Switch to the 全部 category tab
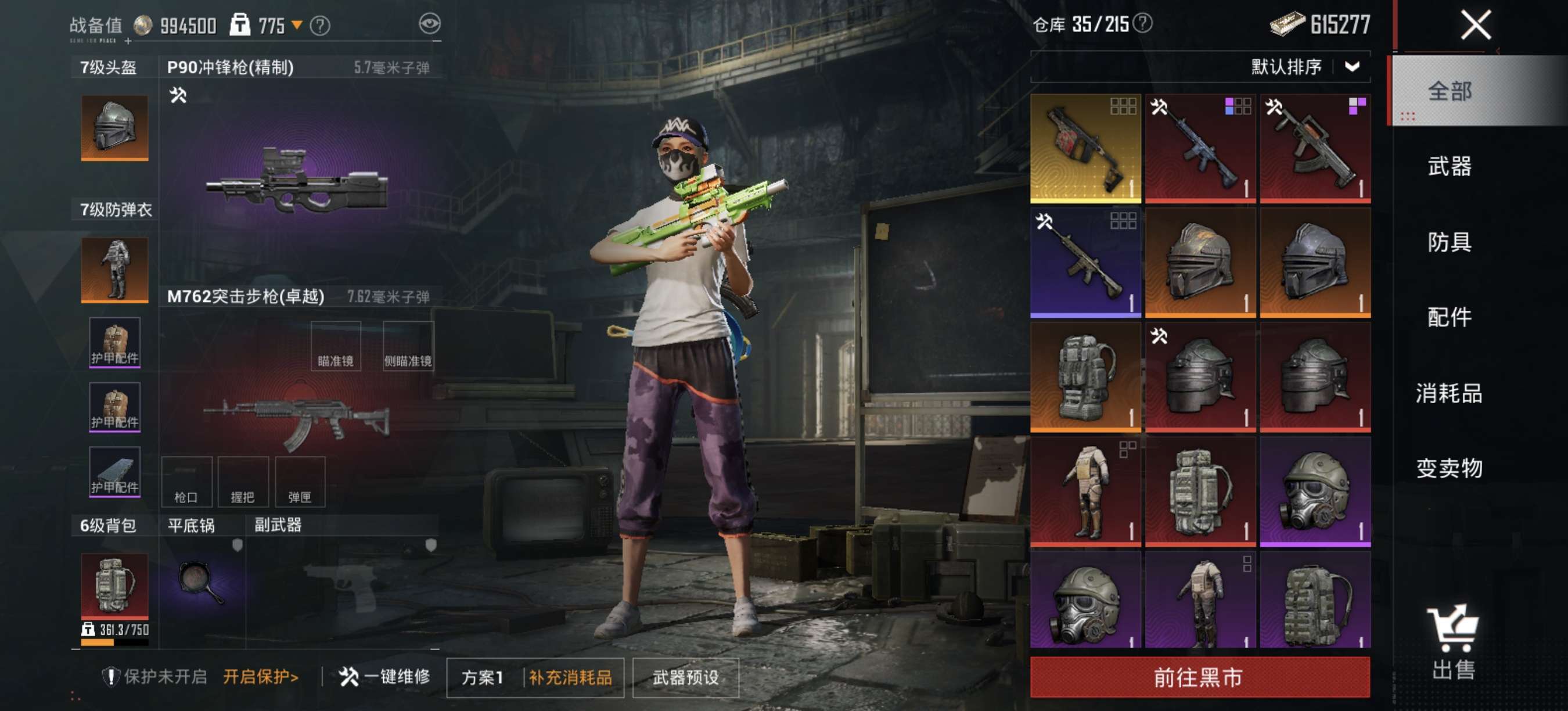Image resolution: width=1568 pixels, height=711 pixels. tap(1450, 91)
